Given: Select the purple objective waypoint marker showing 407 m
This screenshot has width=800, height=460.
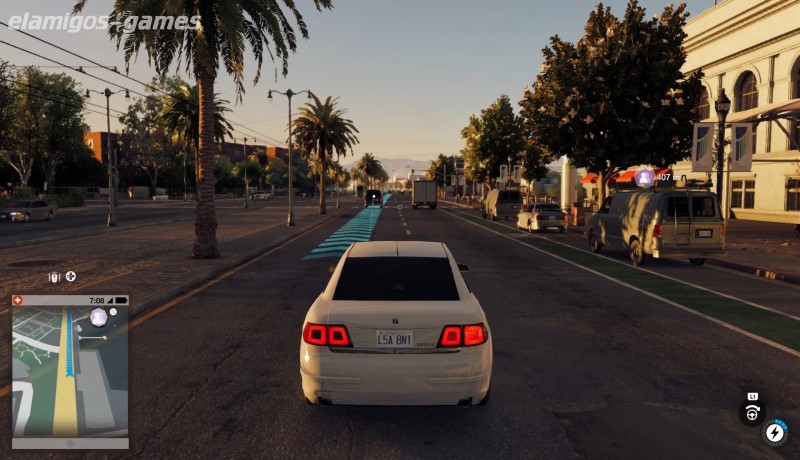Looking at the screenshot, I should [645, 177].
